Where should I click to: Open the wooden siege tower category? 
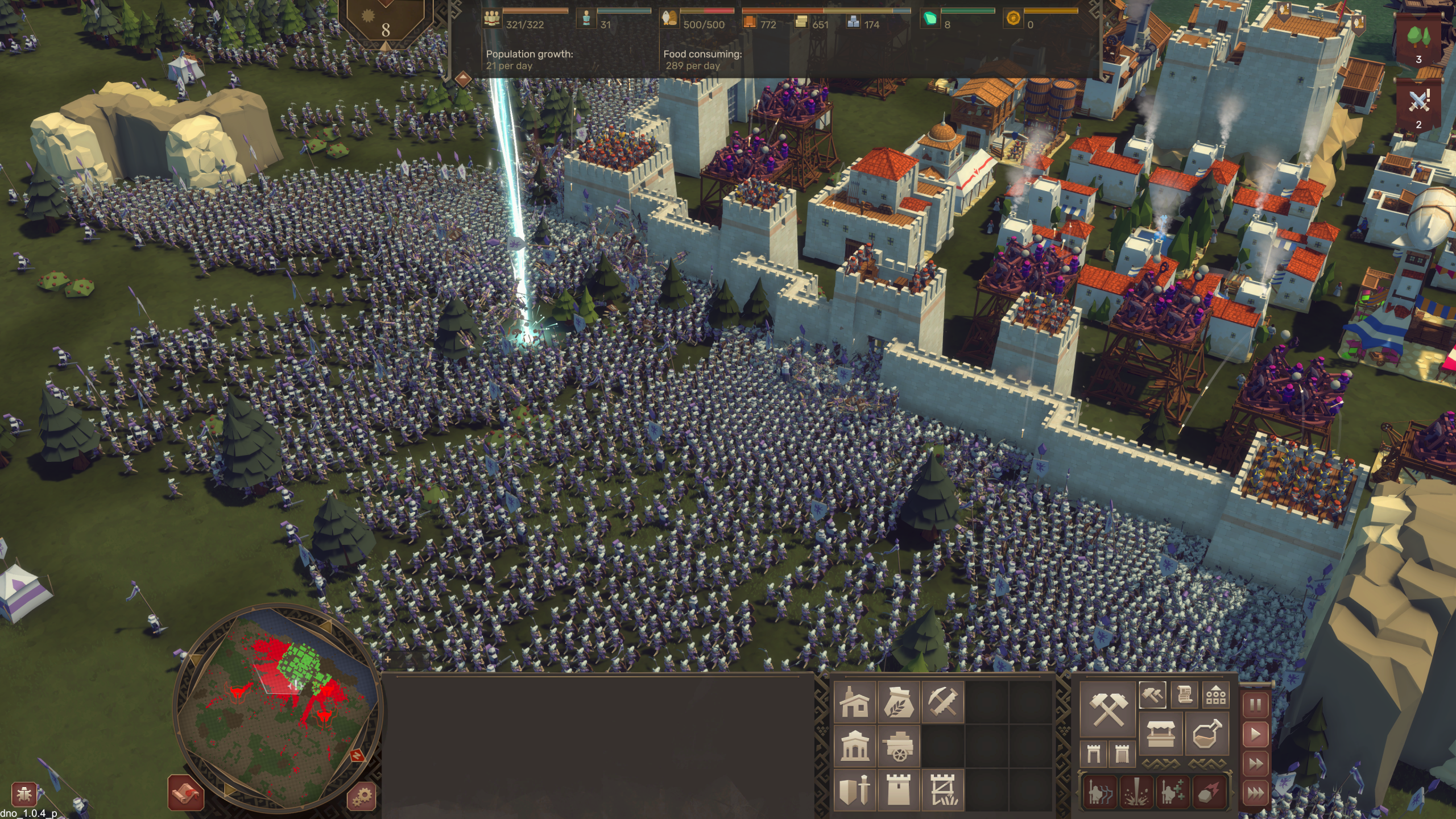pos(942,789)
